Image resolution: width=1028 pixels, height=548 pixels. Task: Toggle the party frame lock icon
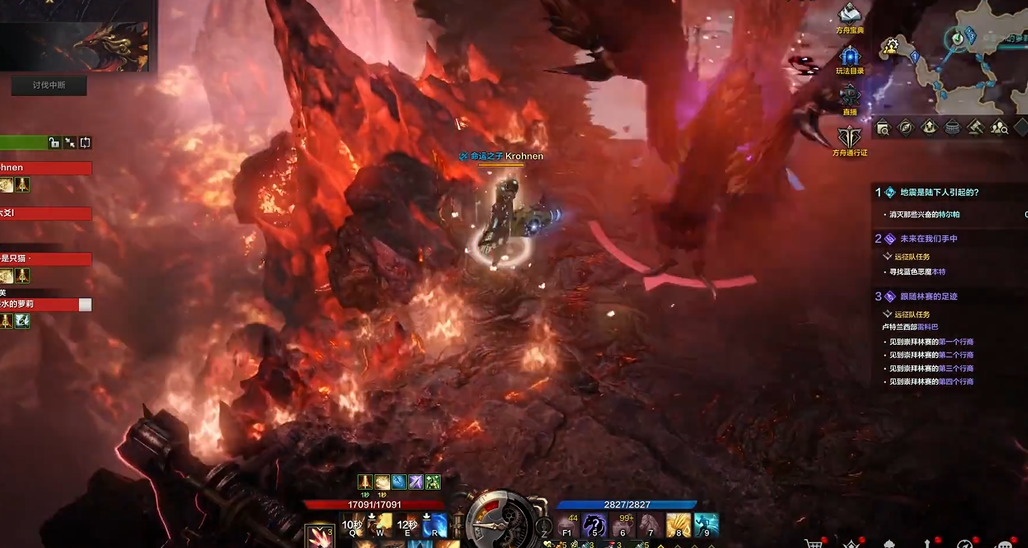pyautogui.click(x=54, y=143)
